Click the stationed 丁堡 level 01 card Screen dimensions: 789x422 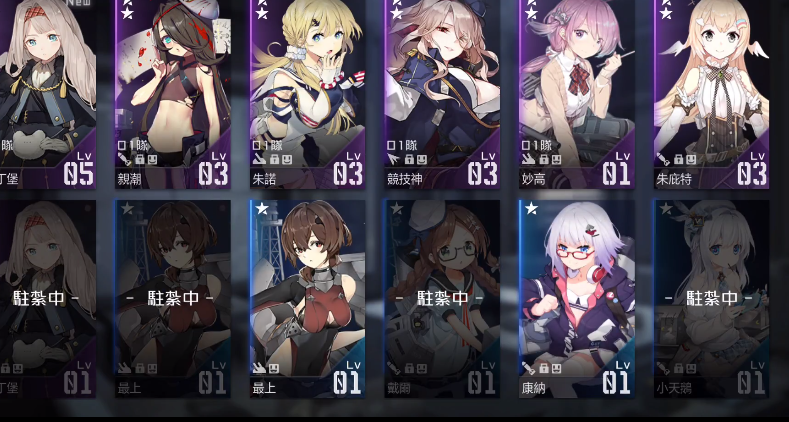click(x=47, y=298)
